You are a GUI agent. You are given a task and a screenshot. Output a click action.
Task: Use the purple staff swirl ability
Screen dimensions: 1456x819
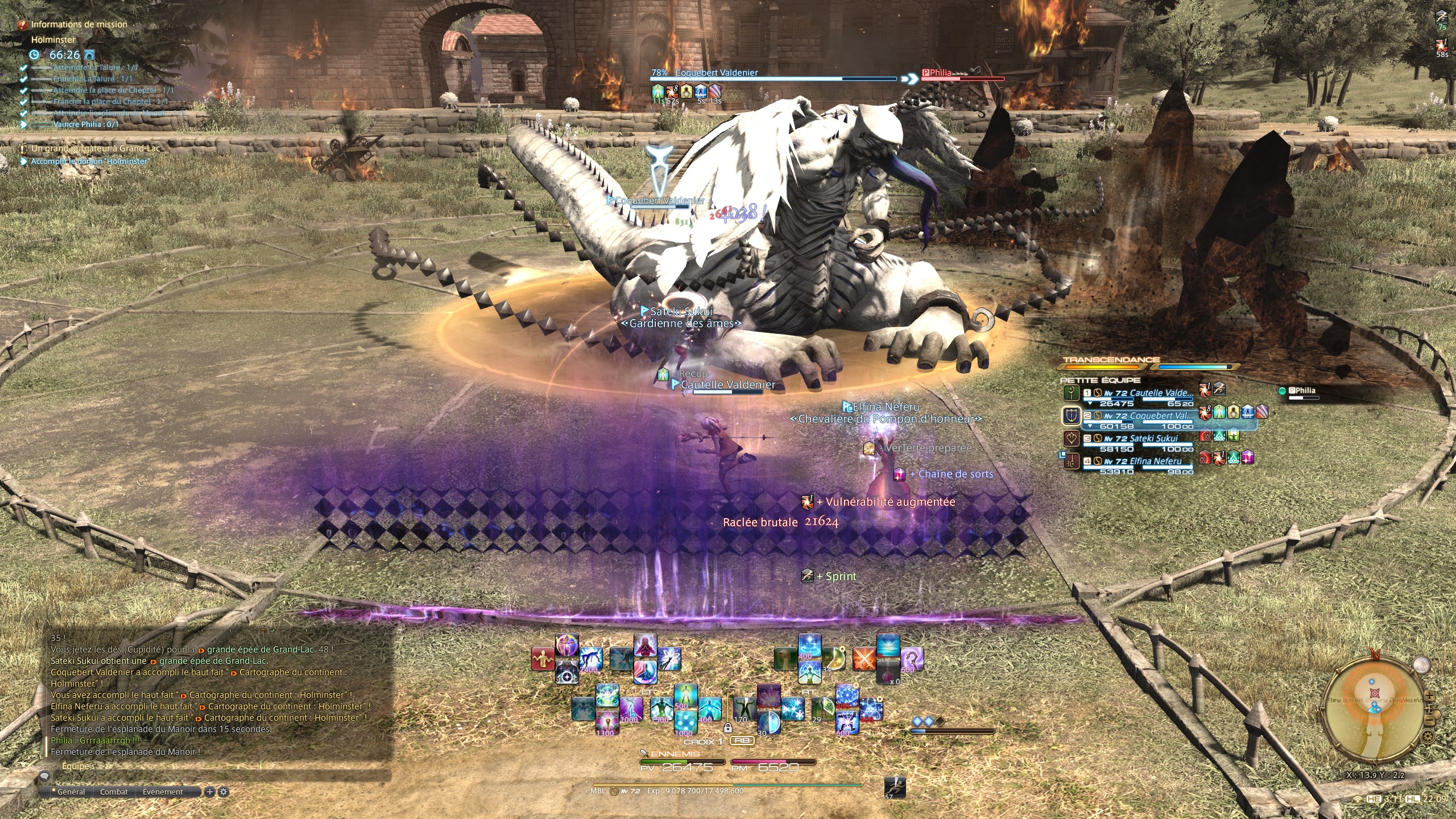912,659
